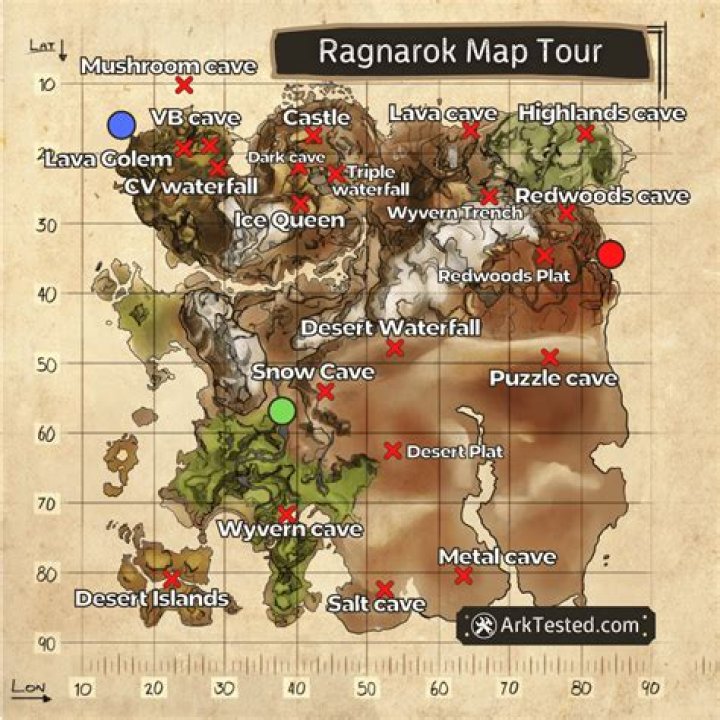
Task: Click the Redwoods cave marker
Action: (x=567, y=213)
